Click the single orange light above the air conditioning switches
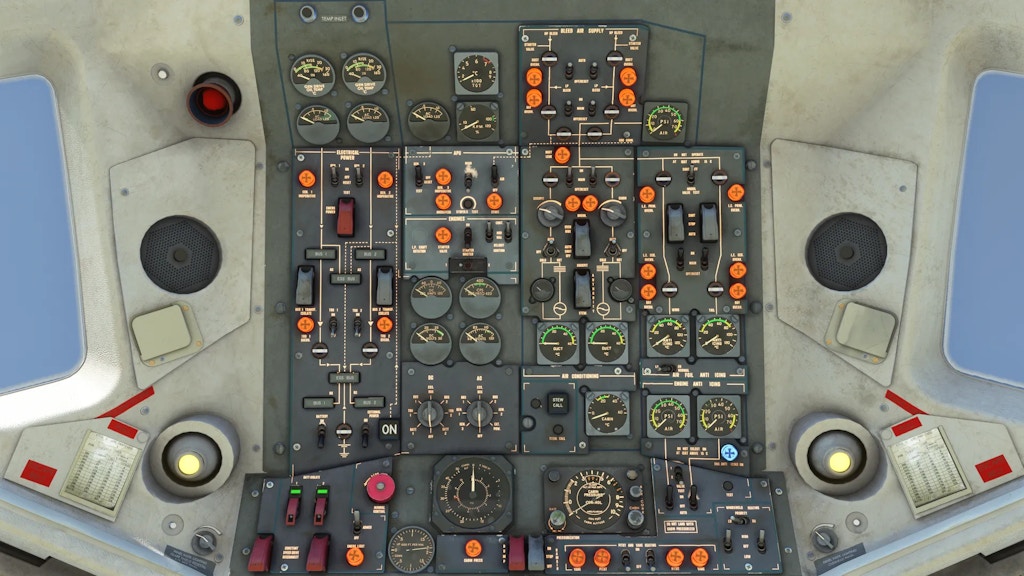Image resolution: width=1024 pixels, height=576 pixels. coord(562,155)
